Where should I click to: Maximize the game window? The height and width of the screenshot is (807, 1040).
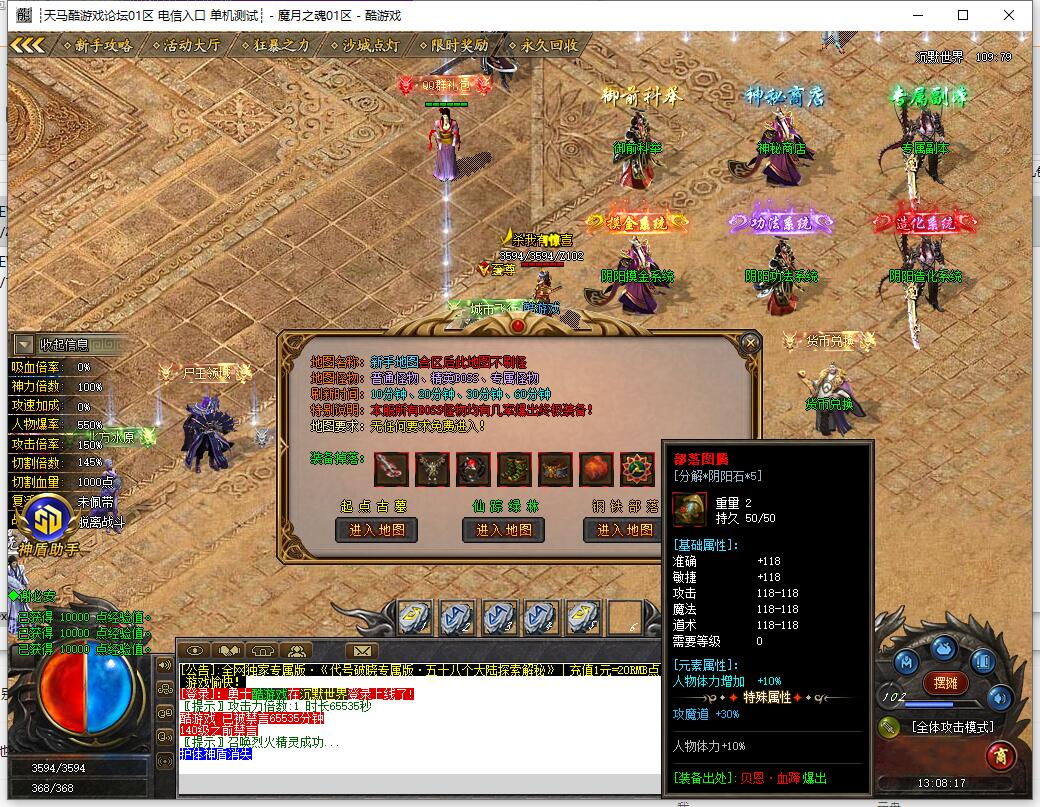963,15
